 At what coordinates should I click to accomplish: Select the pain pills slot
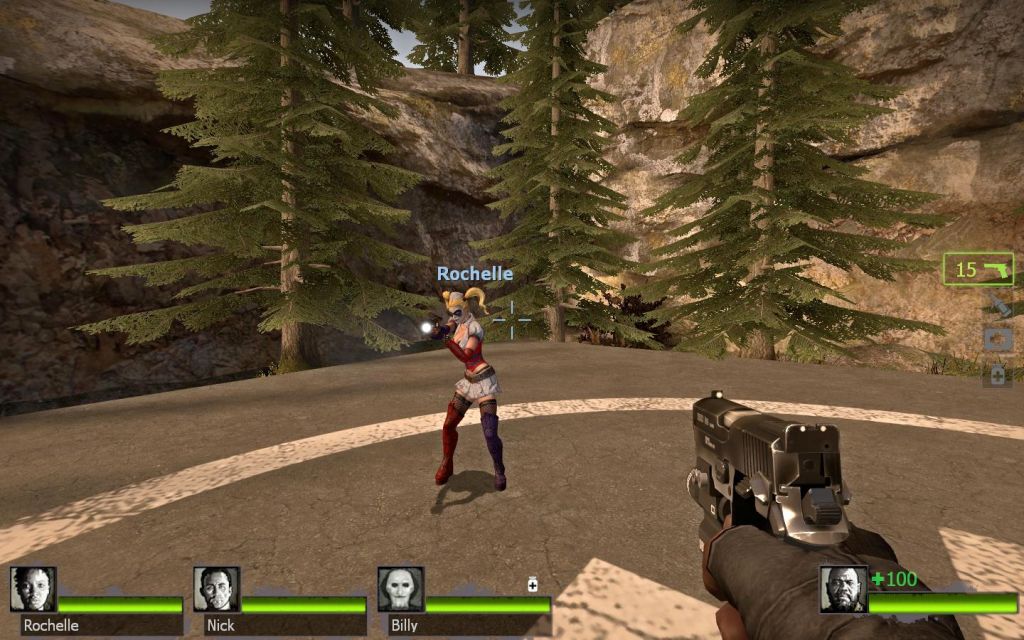click(x=997, y=375)
